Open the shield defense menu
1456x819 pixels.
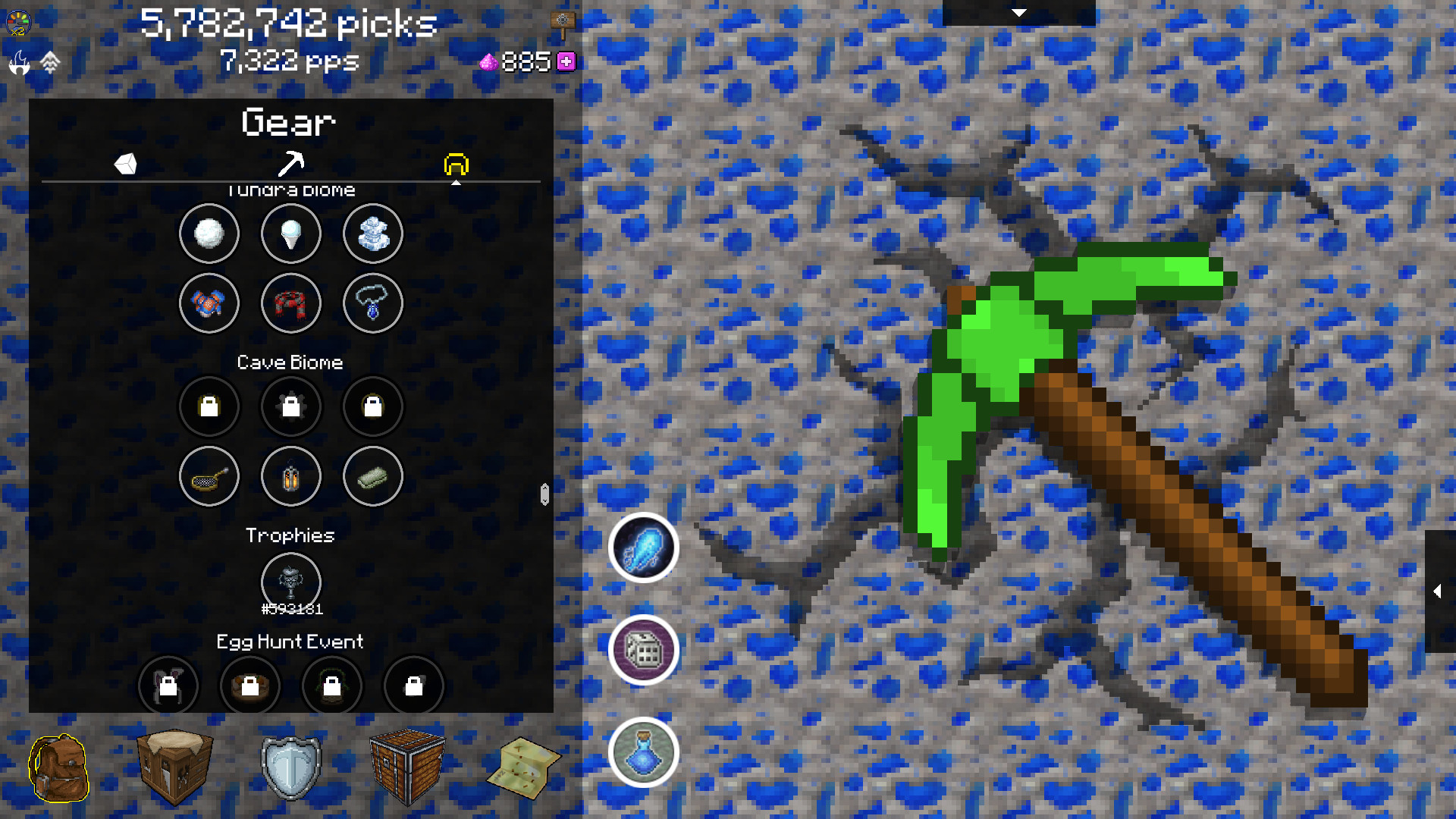point(291,767)
